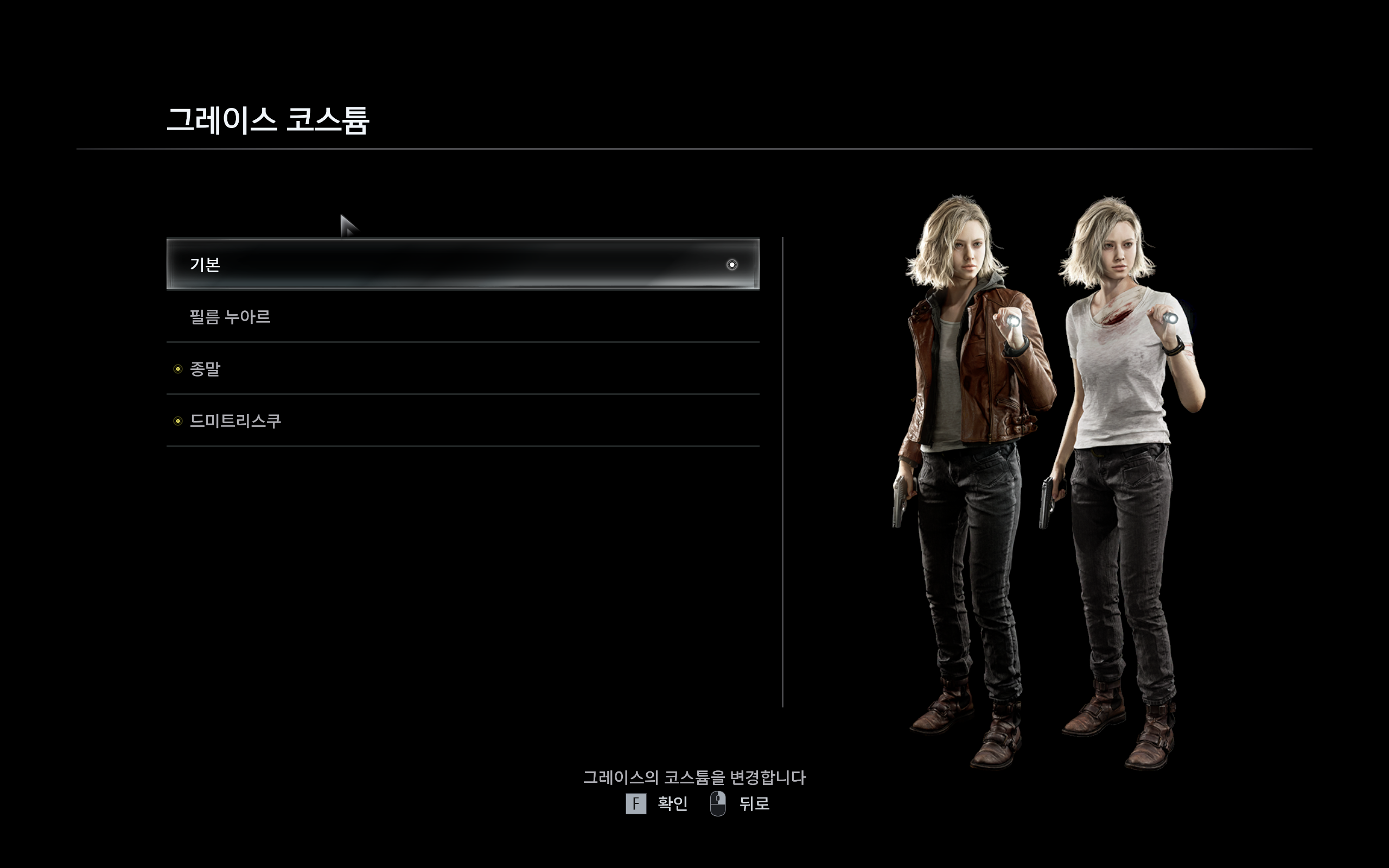
Task: Pick the 종말 costume entry
Action: point(462,368)
